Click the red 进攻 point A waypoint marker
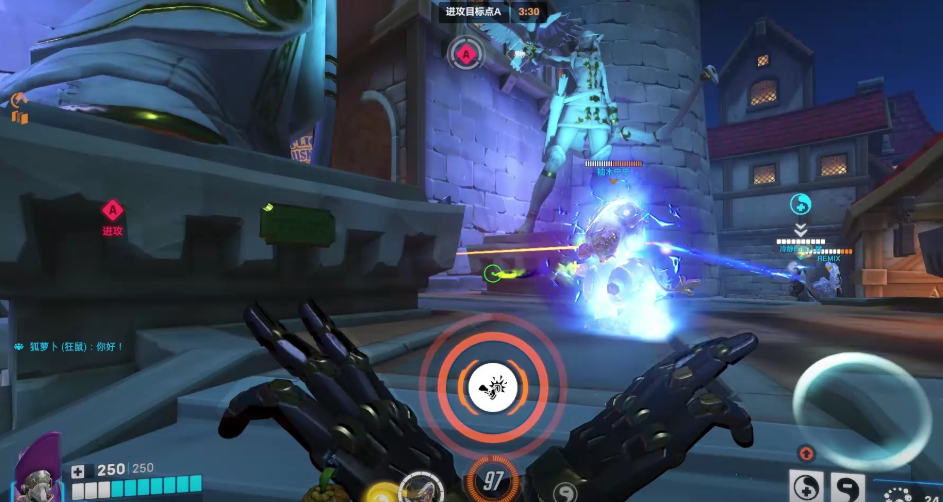 click(112, 210)
